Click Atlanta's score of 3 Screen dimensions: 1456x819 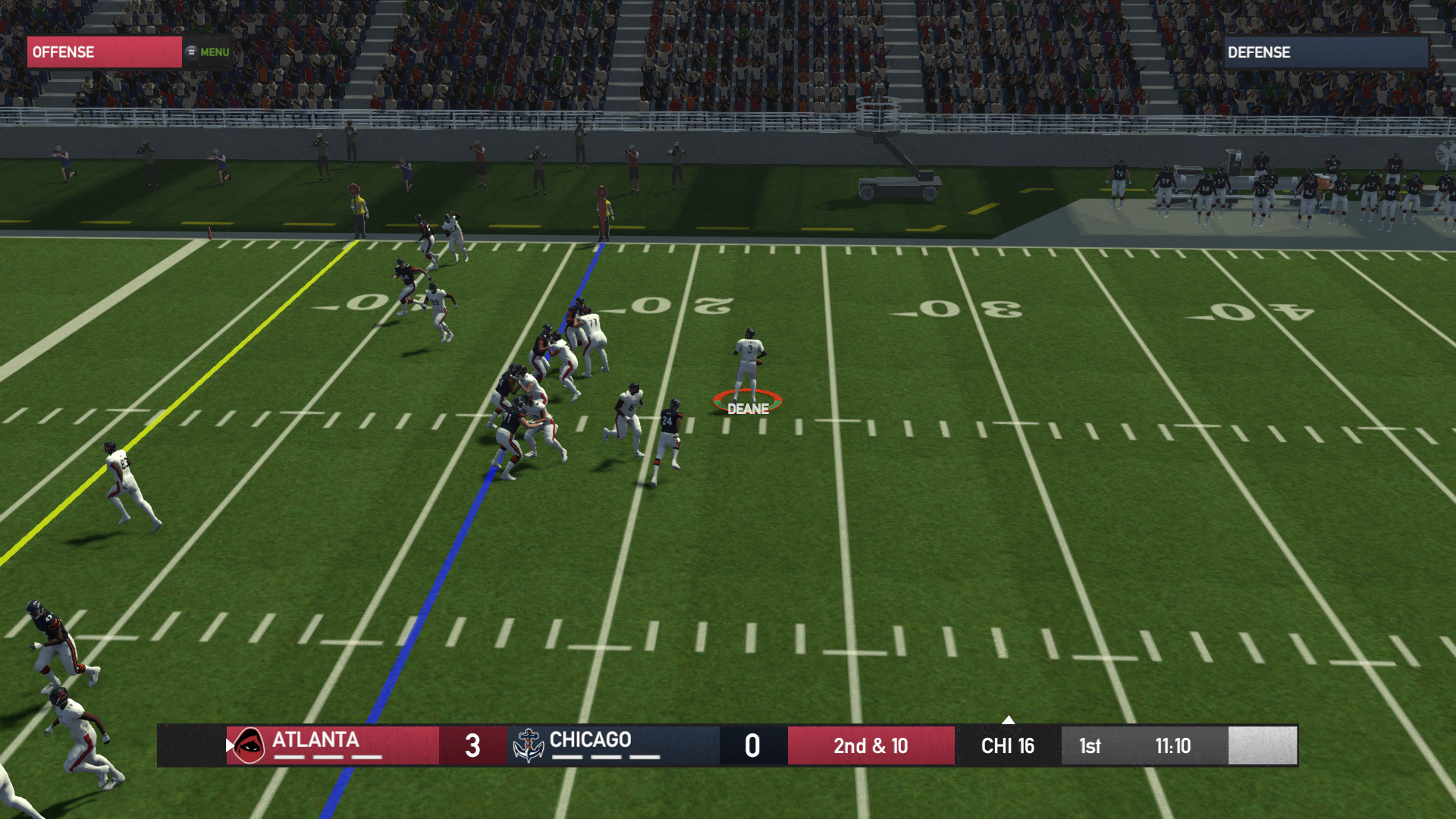tap(472, 745)
